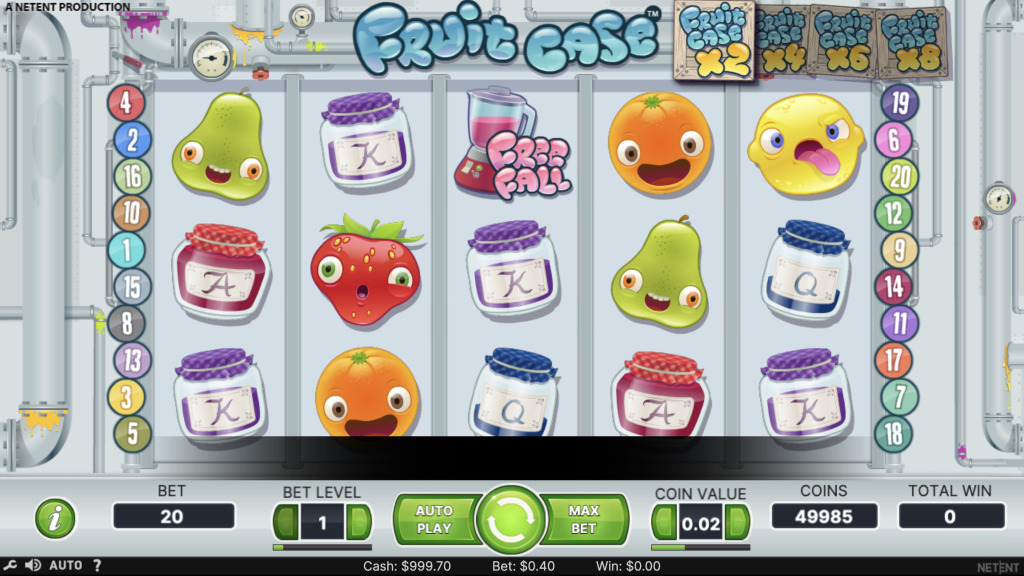Open the green info paytable button
1024x576 pixels.
55,518
